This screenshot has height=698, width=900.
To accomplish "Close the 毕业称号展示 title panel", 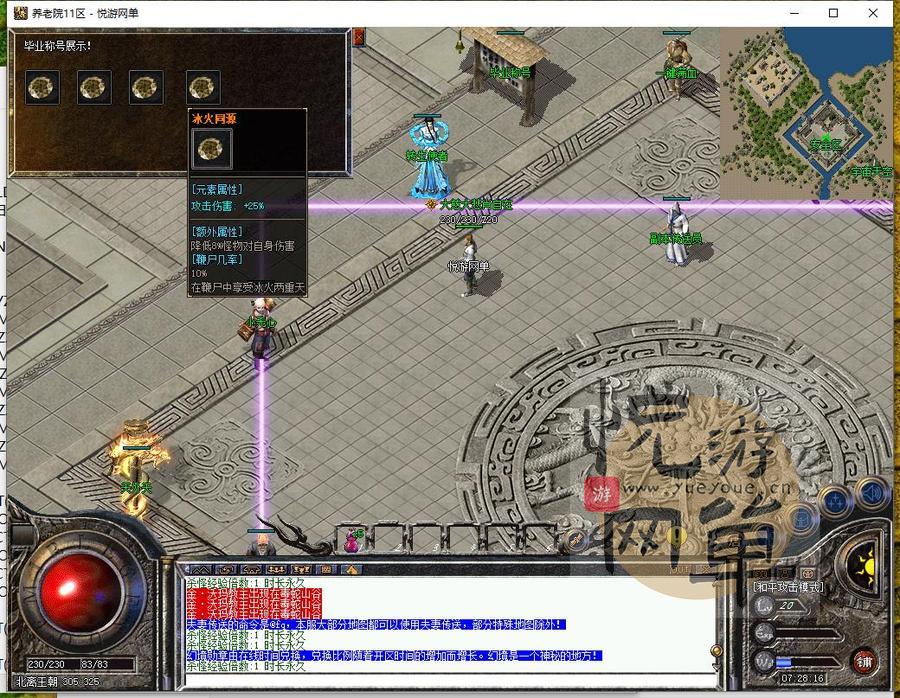I will [359, 37].
